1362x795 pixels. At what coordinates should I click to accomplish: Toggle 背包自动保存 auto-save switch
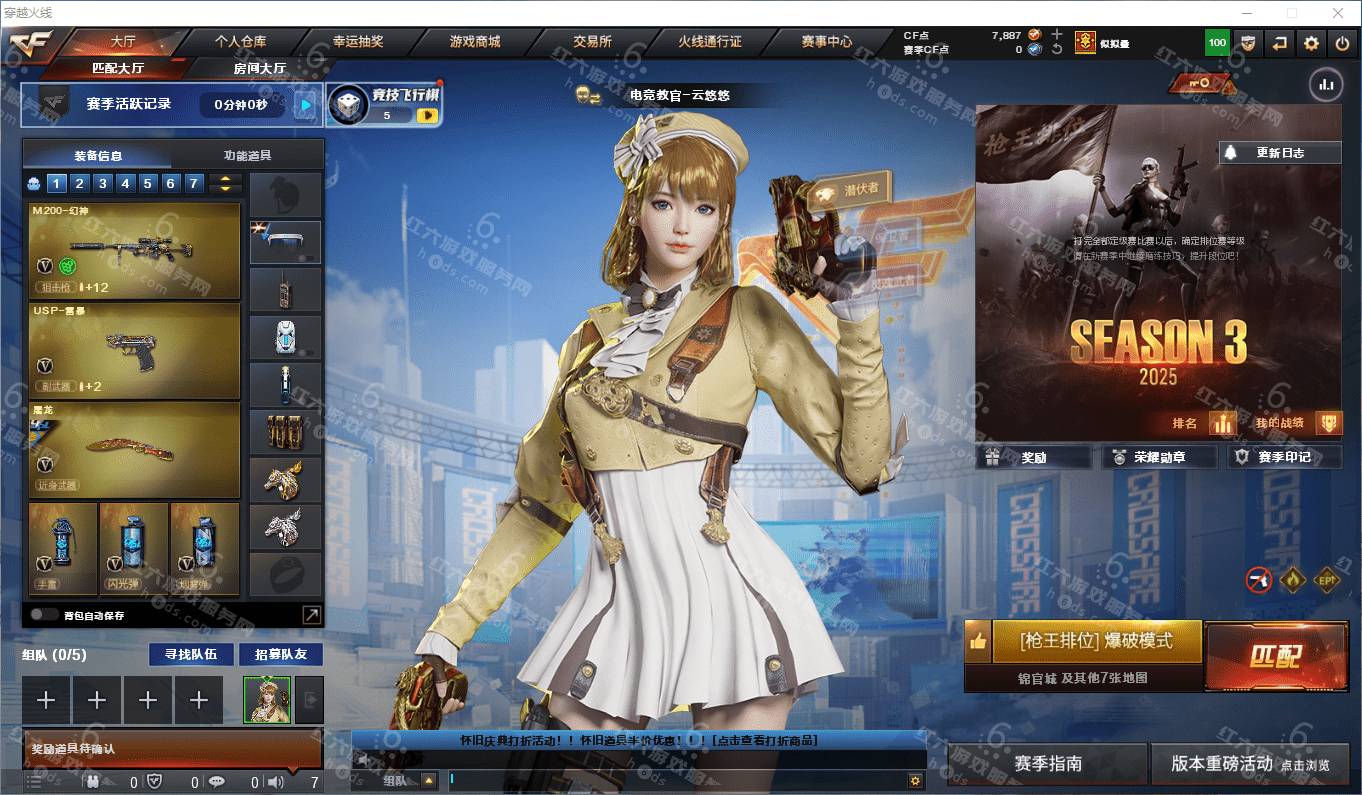[x=43, y=615]
